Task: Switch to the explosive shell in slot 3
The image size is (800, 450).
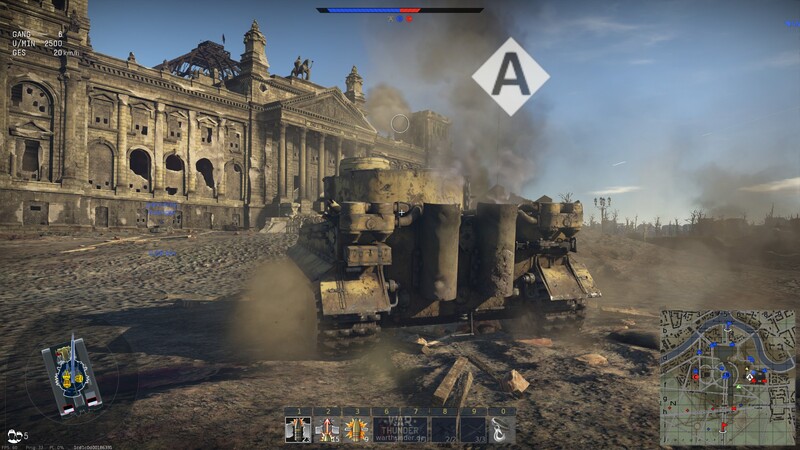Action: point(356,430)
